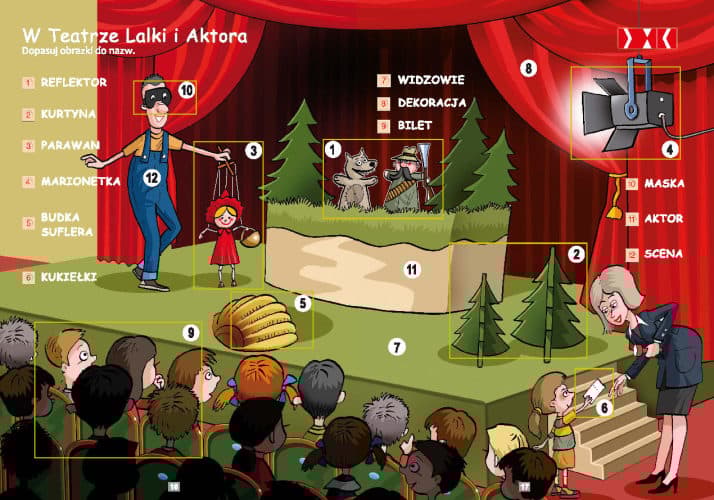The image size is (714, 500).
Task: Select the REFLEKTOR word label
Action: pyautogui.click(x=74, y=82)
